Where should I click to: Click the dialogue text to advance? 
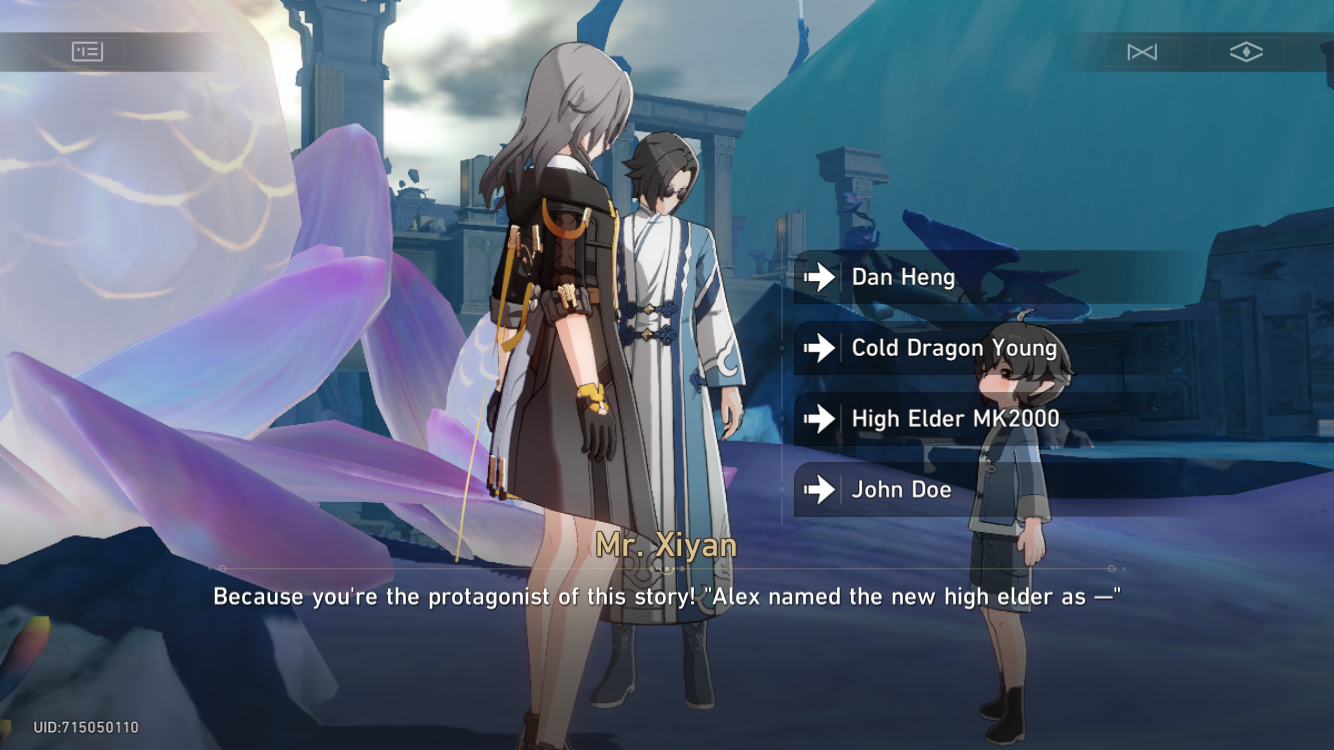(667, 597)
